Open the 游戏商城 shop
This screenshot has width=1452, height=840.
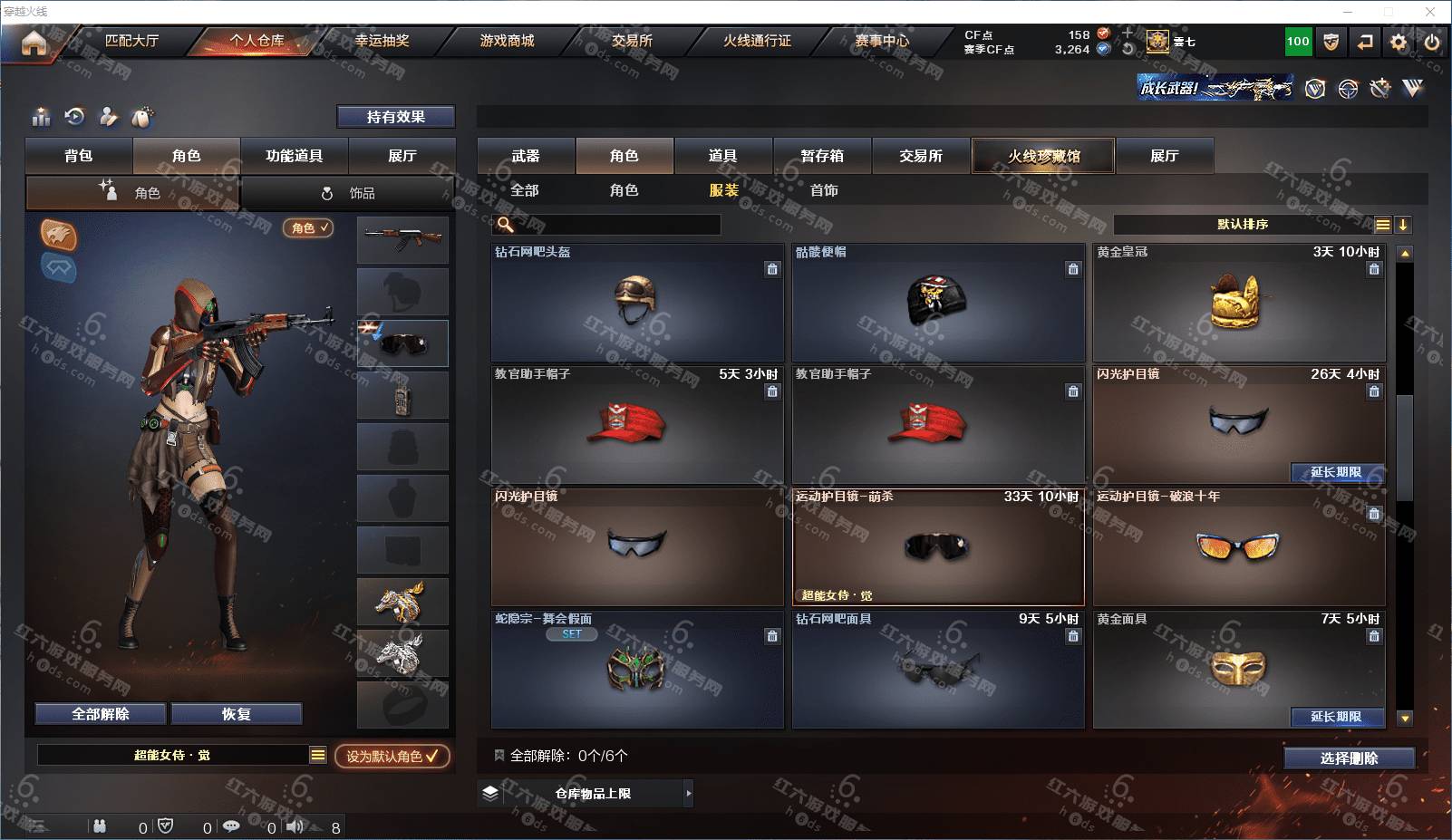pos(507,41)
